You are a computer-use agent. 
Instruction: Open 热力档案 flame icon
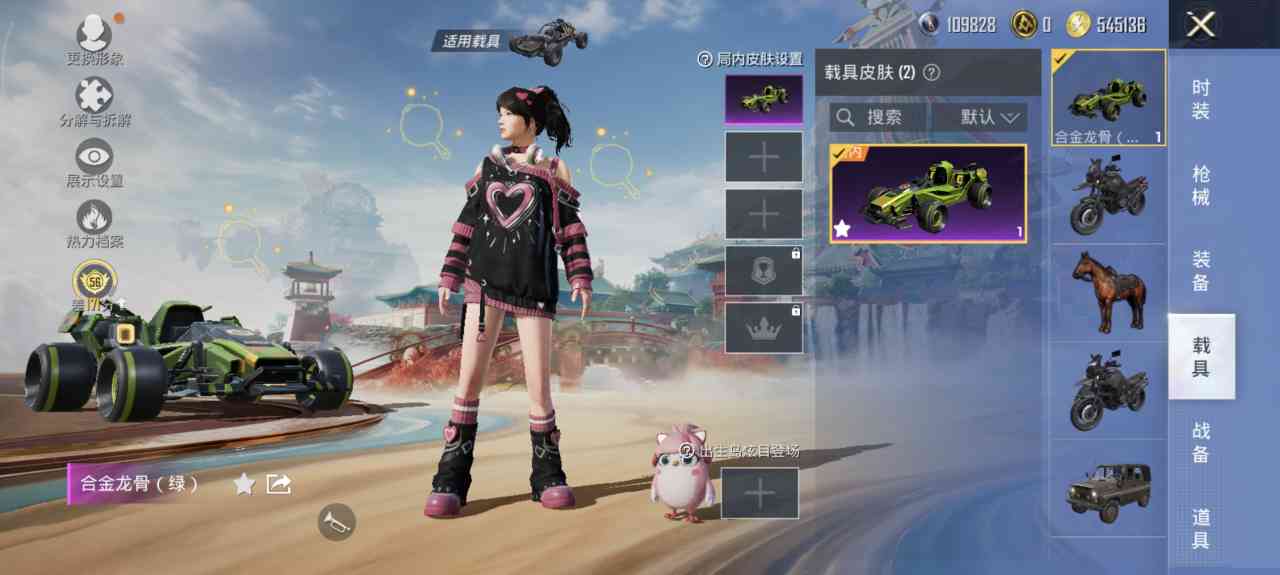pos(95,219)
